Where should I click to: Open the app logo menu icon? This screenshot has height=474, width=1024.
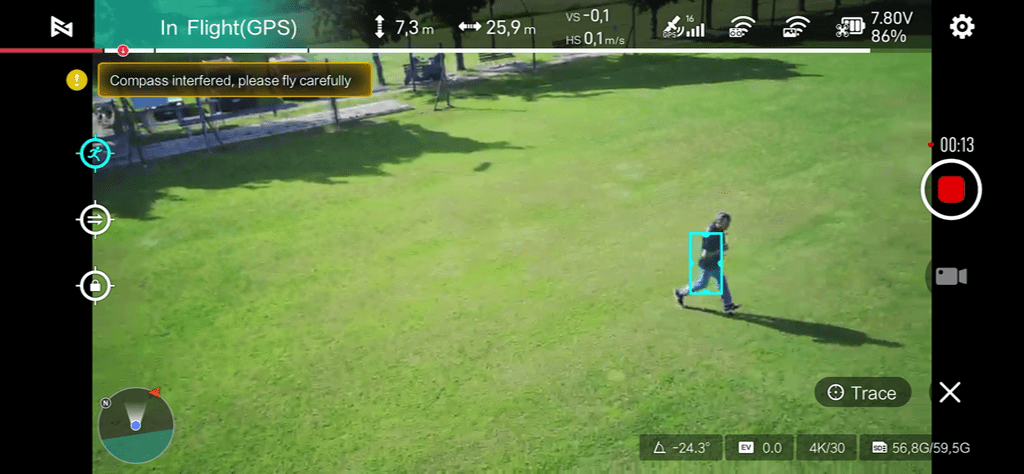(x=62, y=27)
